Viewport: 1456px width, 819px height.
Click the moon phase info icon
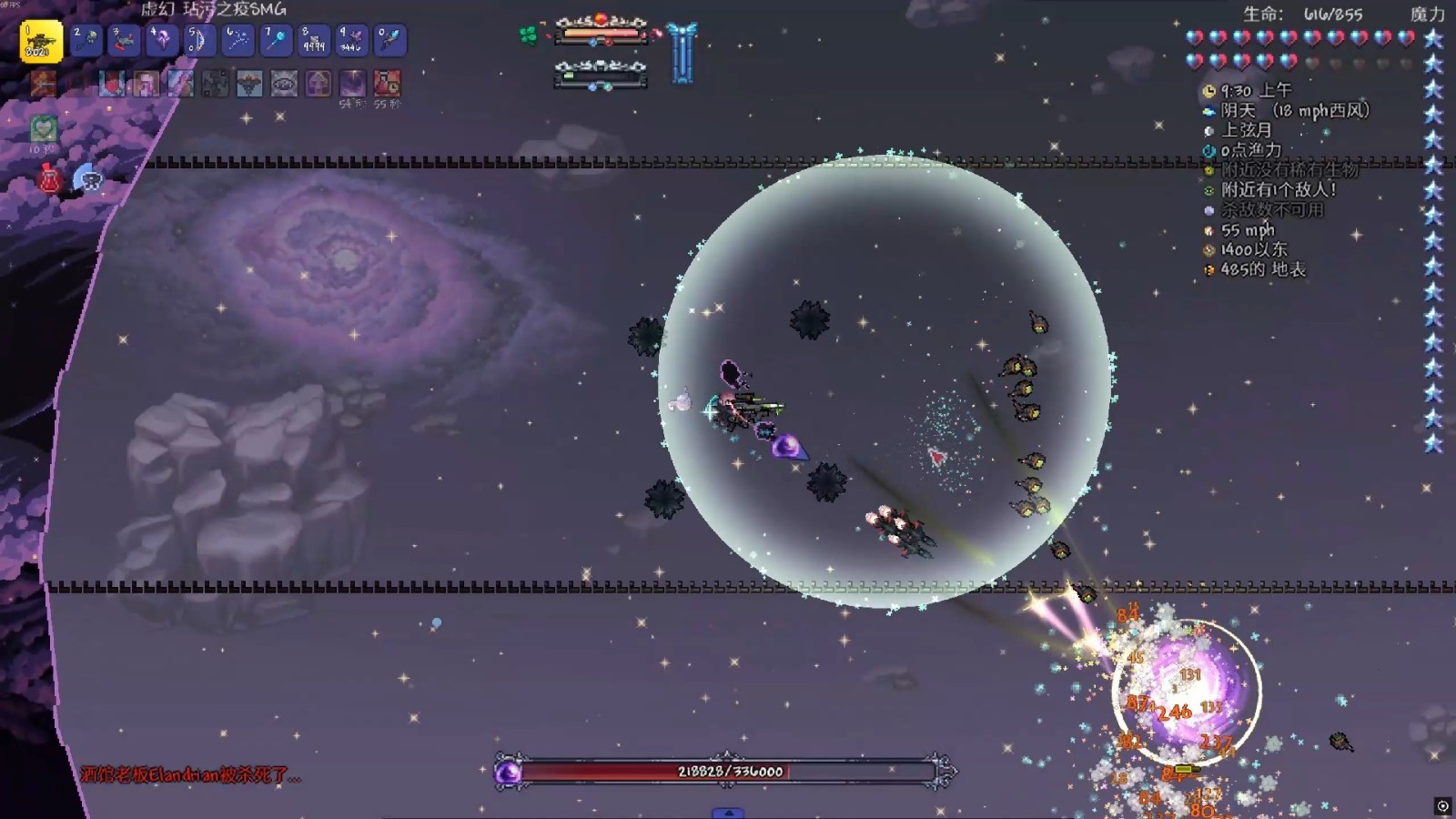1209,131
